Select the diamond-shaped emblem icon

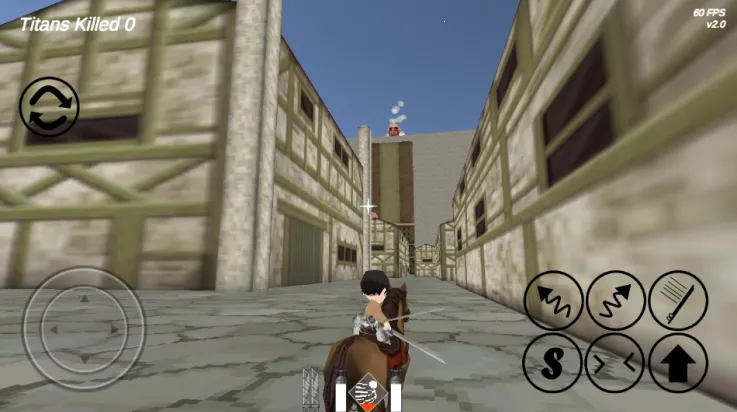(368, 393)
